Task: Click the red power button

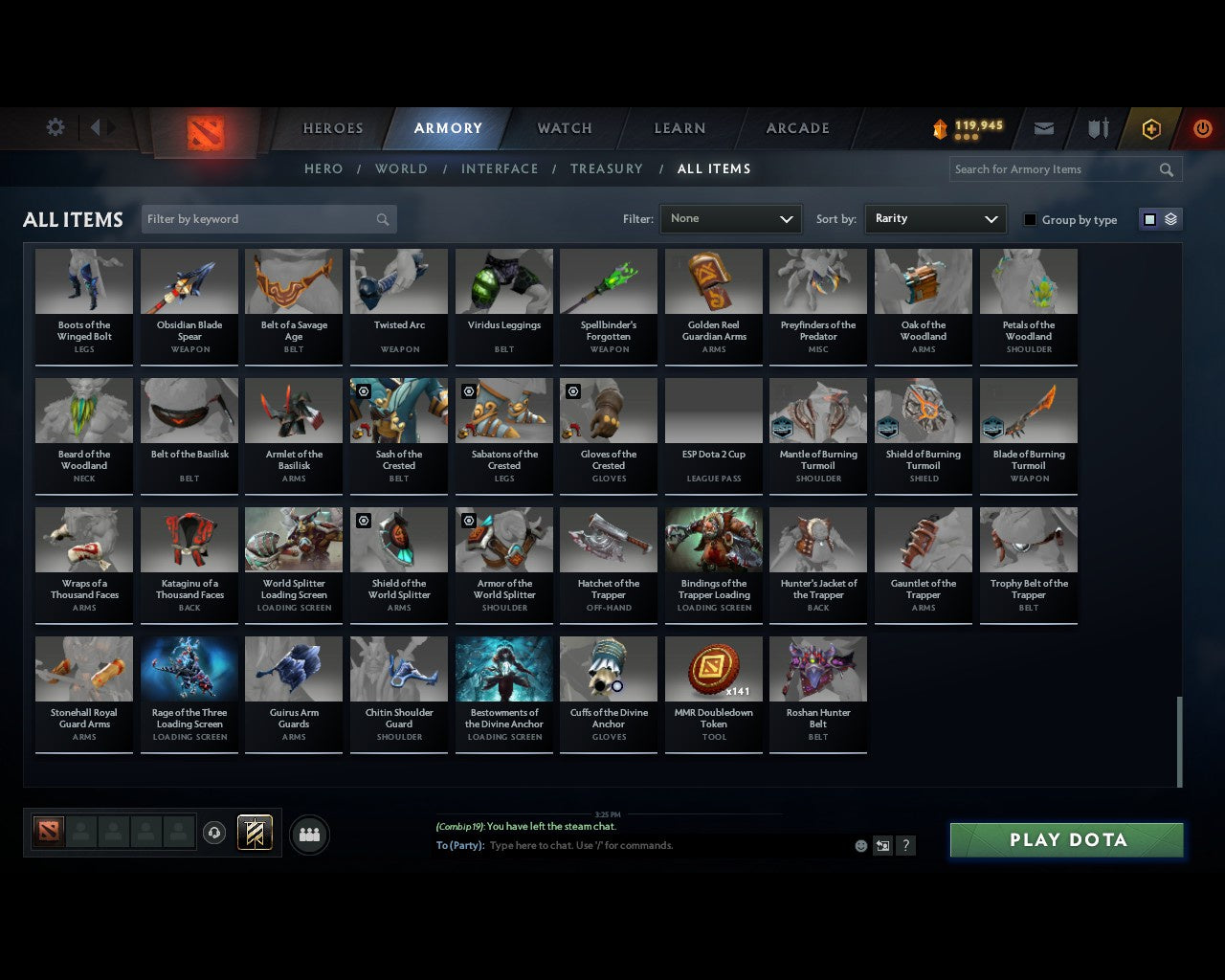Action: click(1203, 127)
